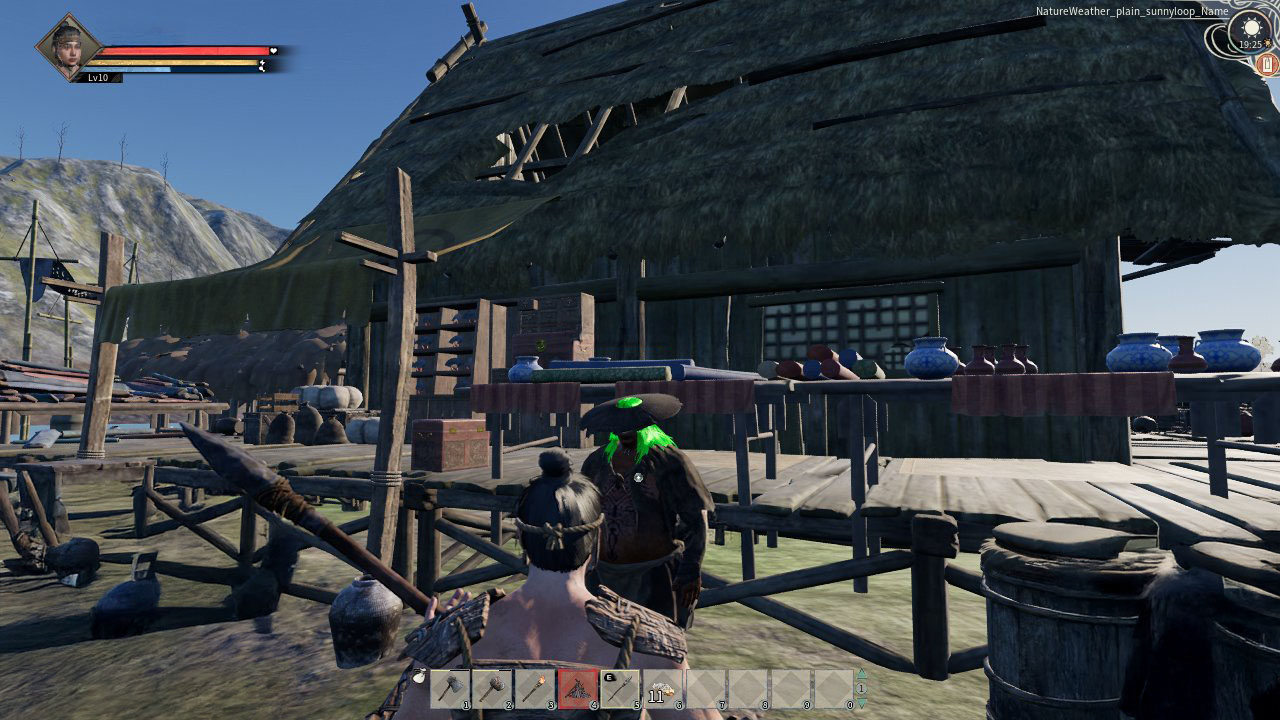Open the player character portrait
Viewport: 1280px width, 720px height.
(x=69, y=47)
